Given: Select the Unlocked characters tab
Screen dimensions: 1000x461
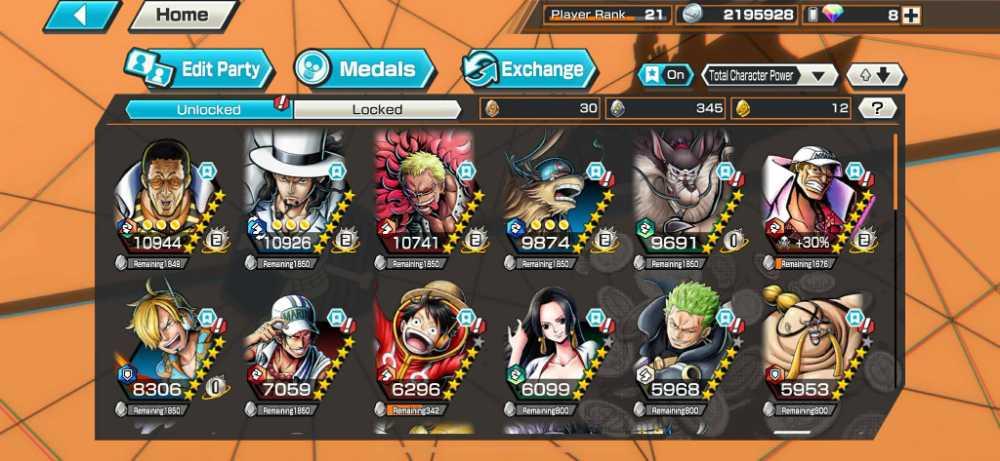Looking at the screenshot, I should (208, 109).
